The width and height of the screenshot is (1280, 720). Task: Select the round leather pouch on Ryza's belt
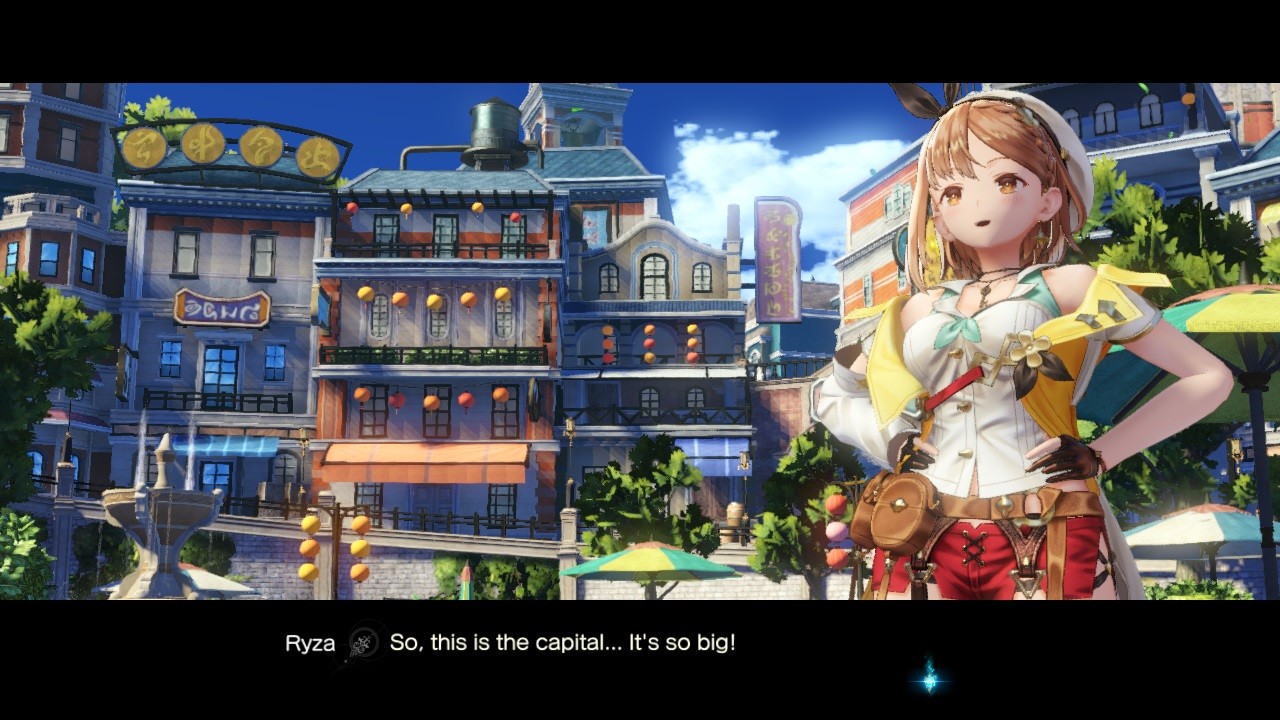[x=896, y=505]
